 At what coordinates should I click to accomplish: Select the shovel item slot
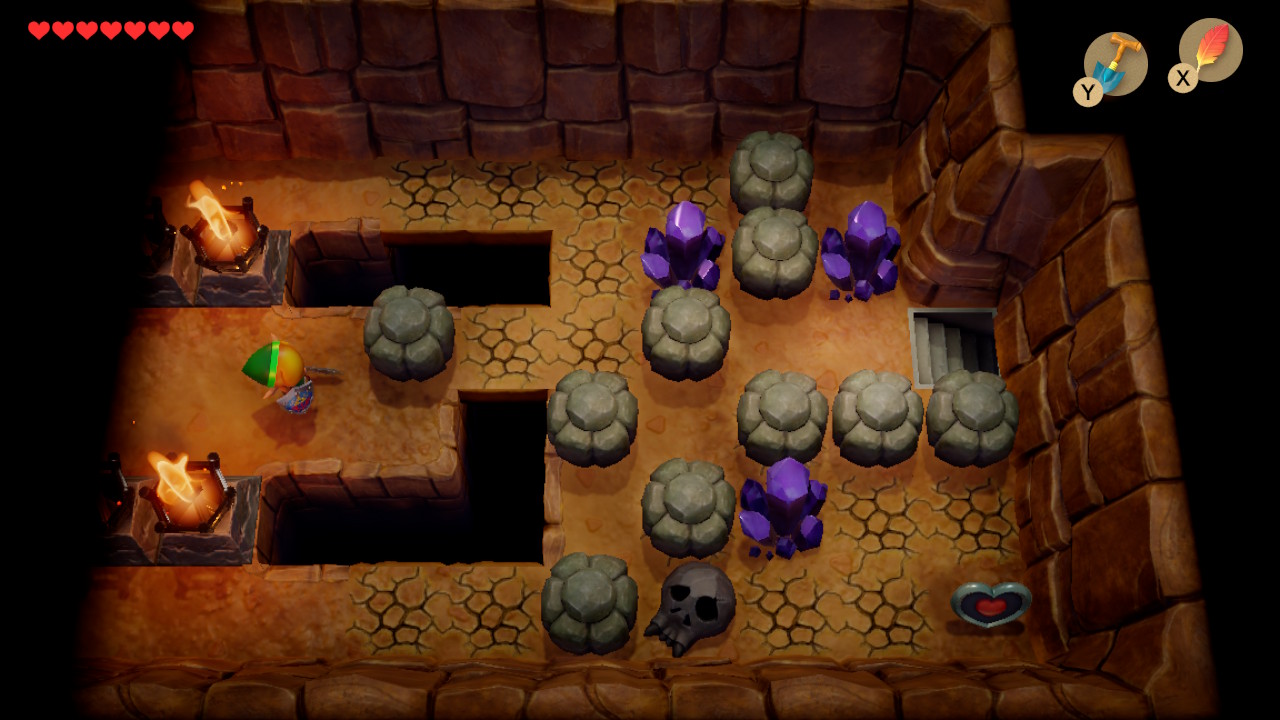[x=1115, y=63]
